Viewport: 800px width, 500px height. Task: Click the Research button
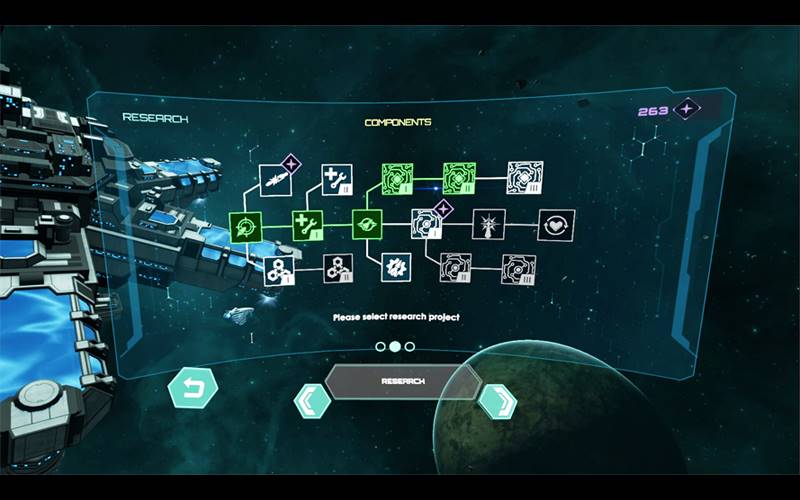(x=402, y=382)
